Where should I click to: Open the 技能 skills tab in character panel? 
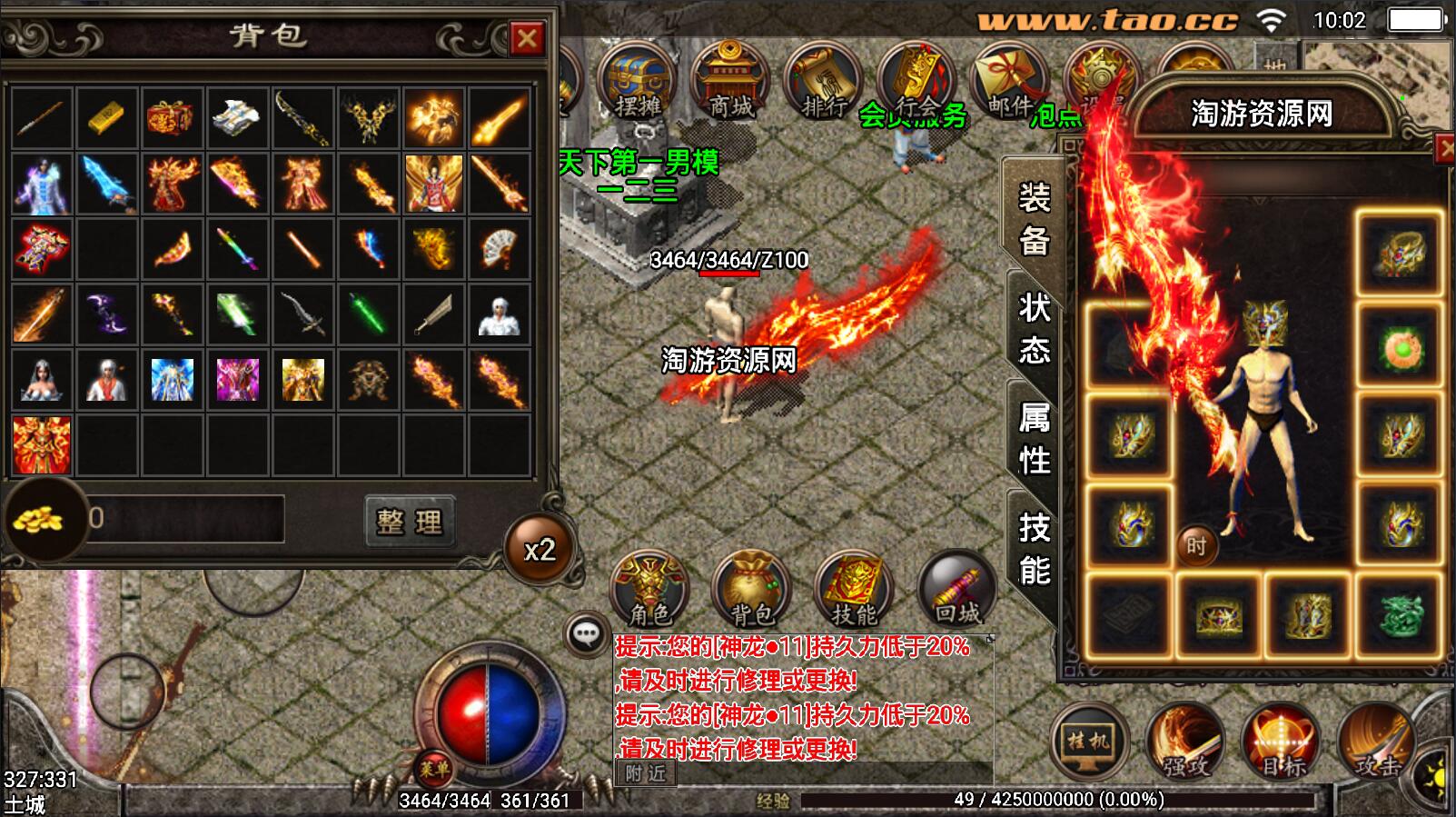[x=1034, y=548]
